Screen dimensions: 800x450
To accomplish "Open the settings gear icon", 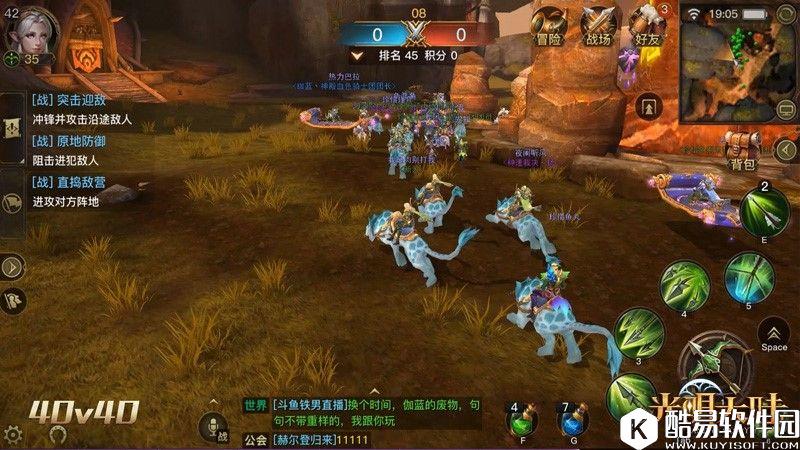I will click(x=14, y=436).
